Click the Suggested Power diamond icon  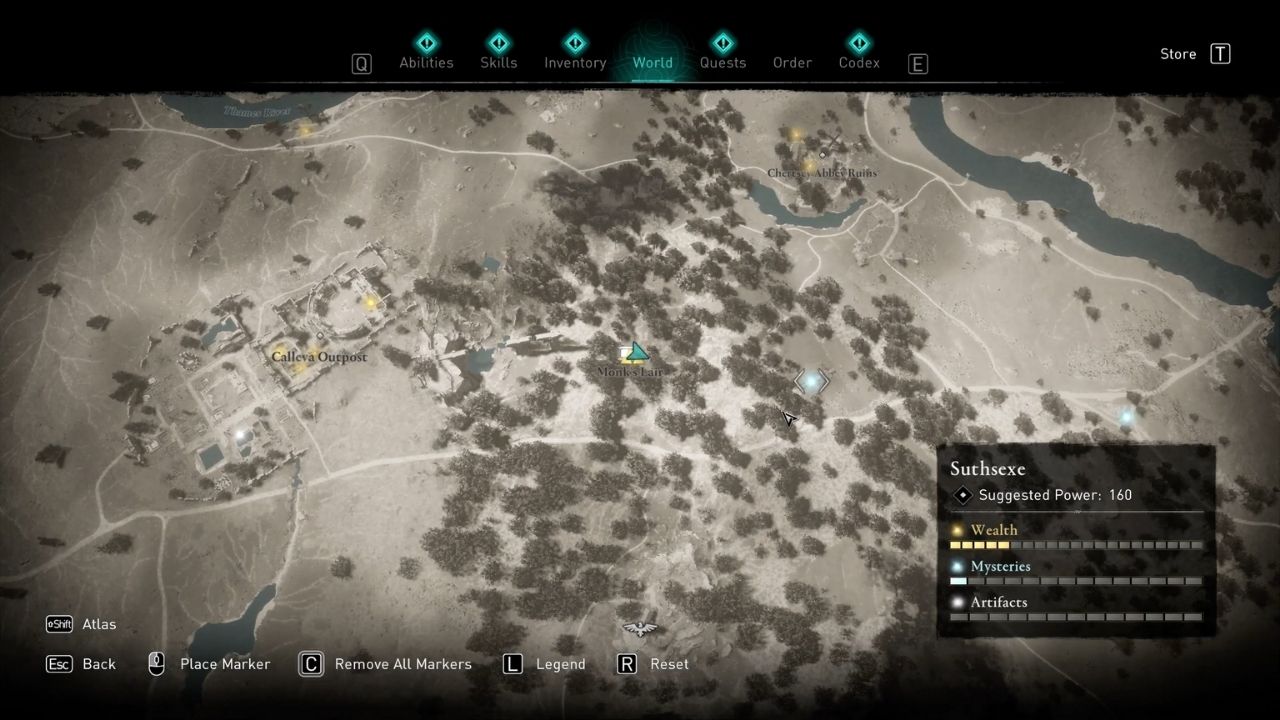pos(962,494)
